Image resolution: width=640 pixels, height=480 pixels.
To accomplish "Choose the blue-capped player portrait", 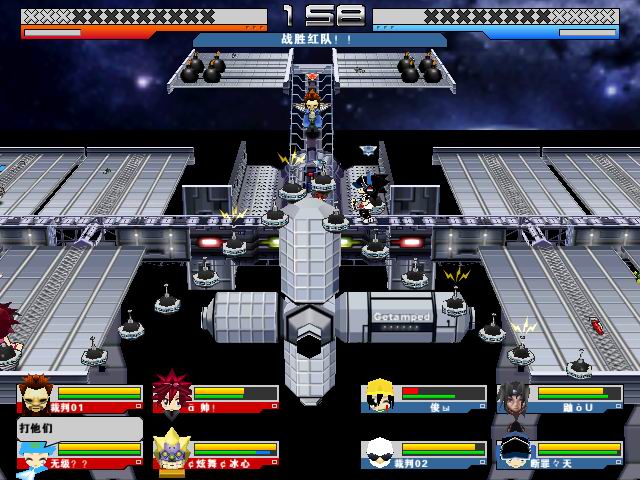I will [514, 453].
